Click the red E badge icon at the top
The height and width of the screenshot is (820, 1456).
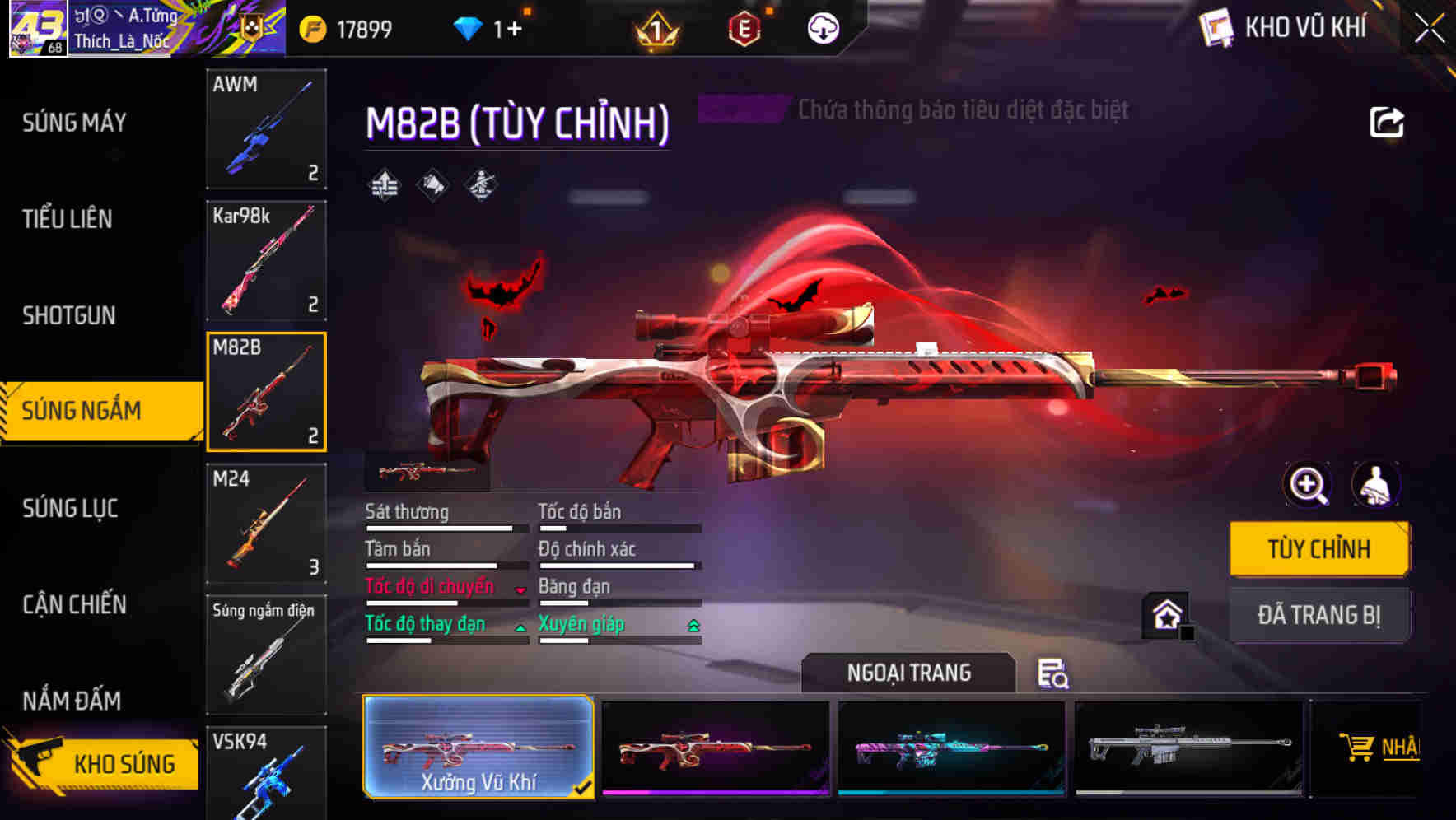point(743,27)
